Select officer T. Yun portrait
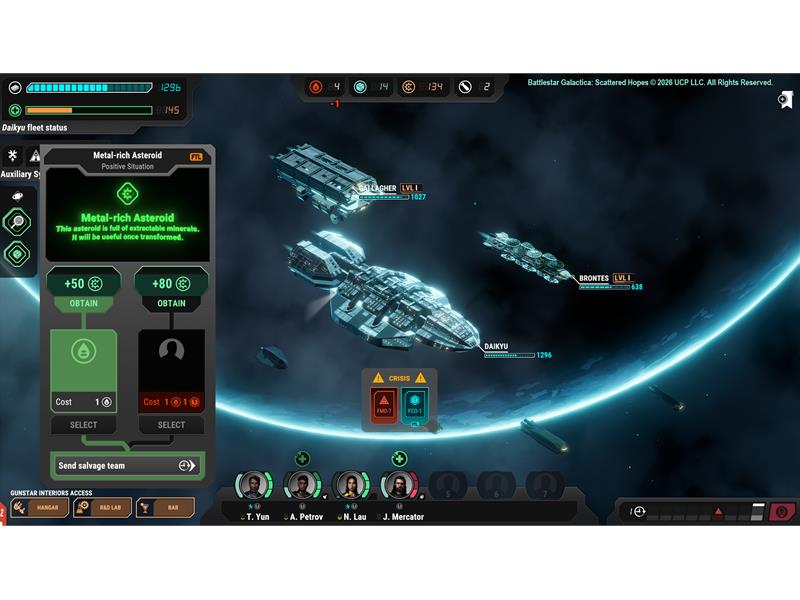This screenshot has height=600, width=800. coord(254,485)
